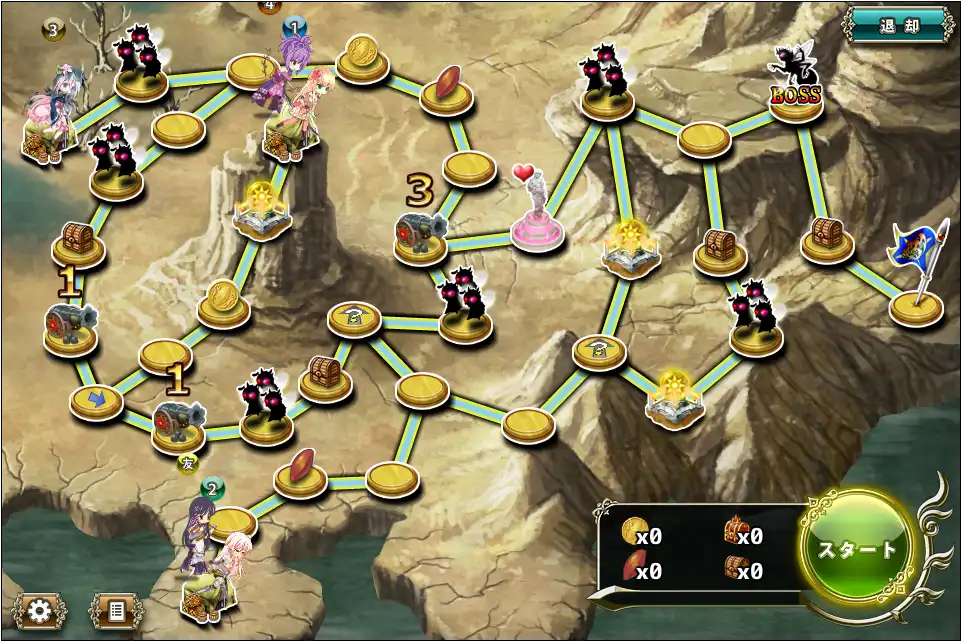Screen dimensions: 962x641
Task: Click the green スタート start button
Action: [857, 549]
